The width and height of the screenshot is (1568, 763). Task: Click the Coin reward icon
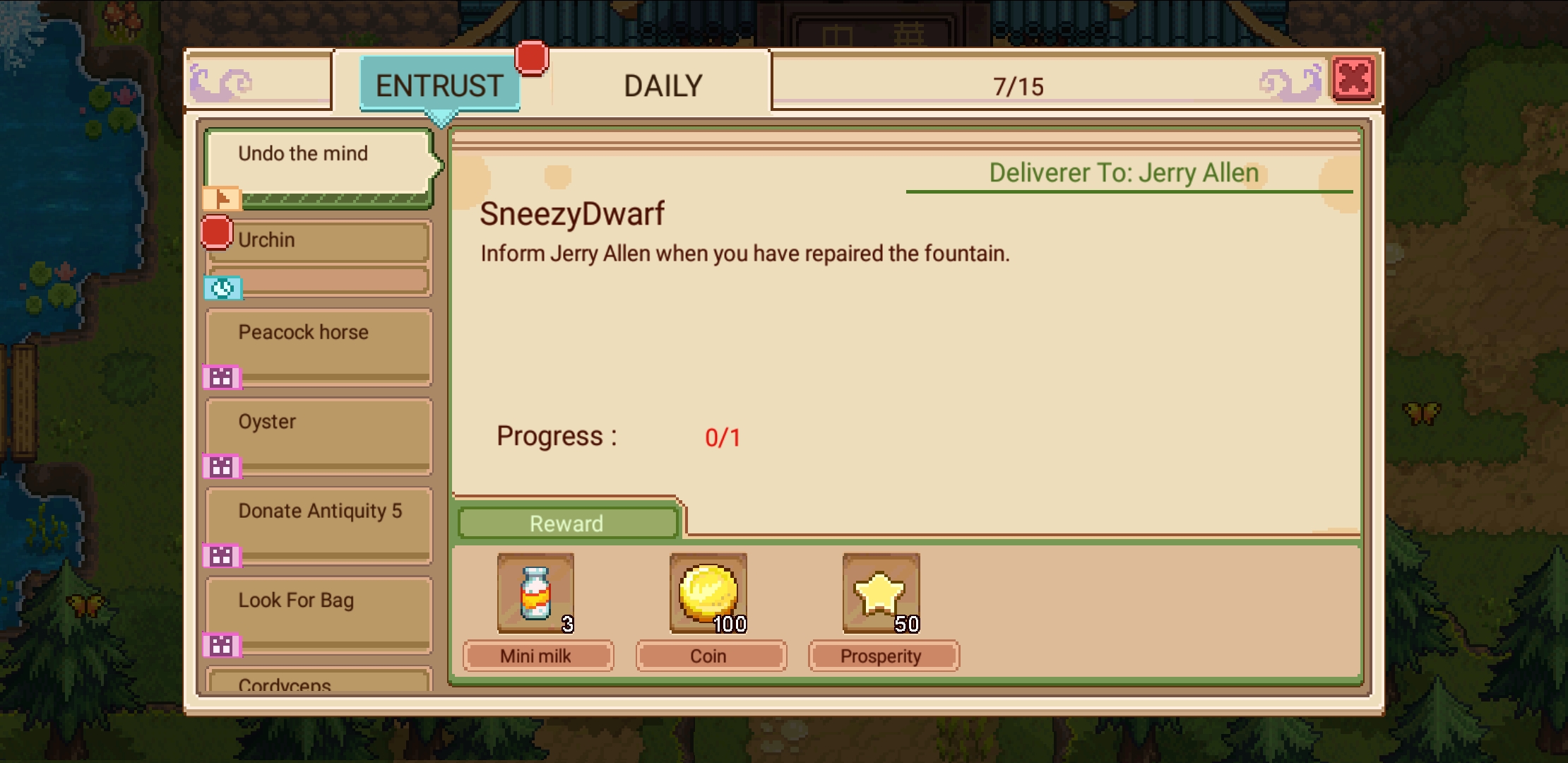coord(710,591)
